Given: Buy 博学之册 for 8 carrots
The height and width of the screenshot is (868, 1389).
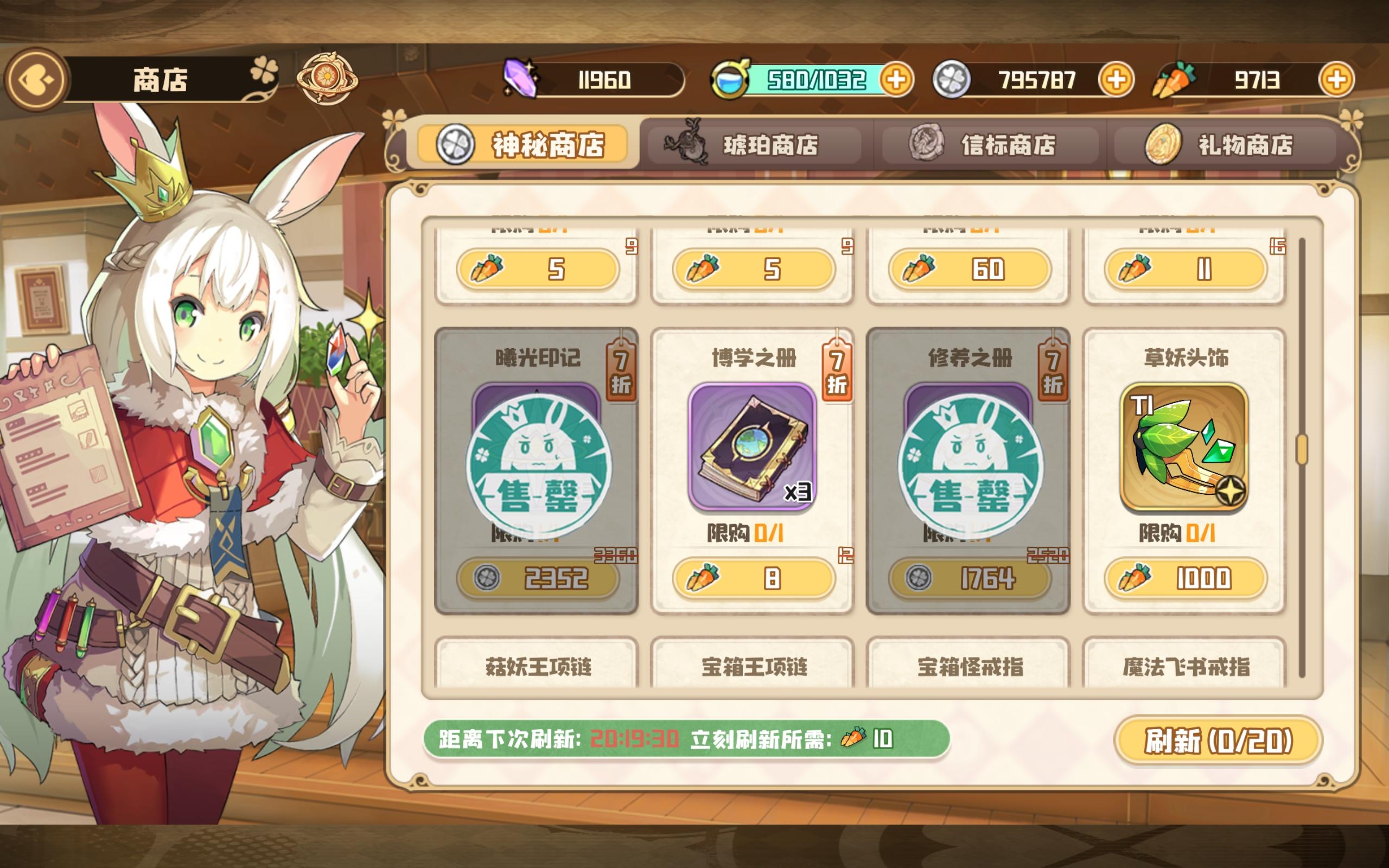Looking at the screenshot, I should click(753, 580).
